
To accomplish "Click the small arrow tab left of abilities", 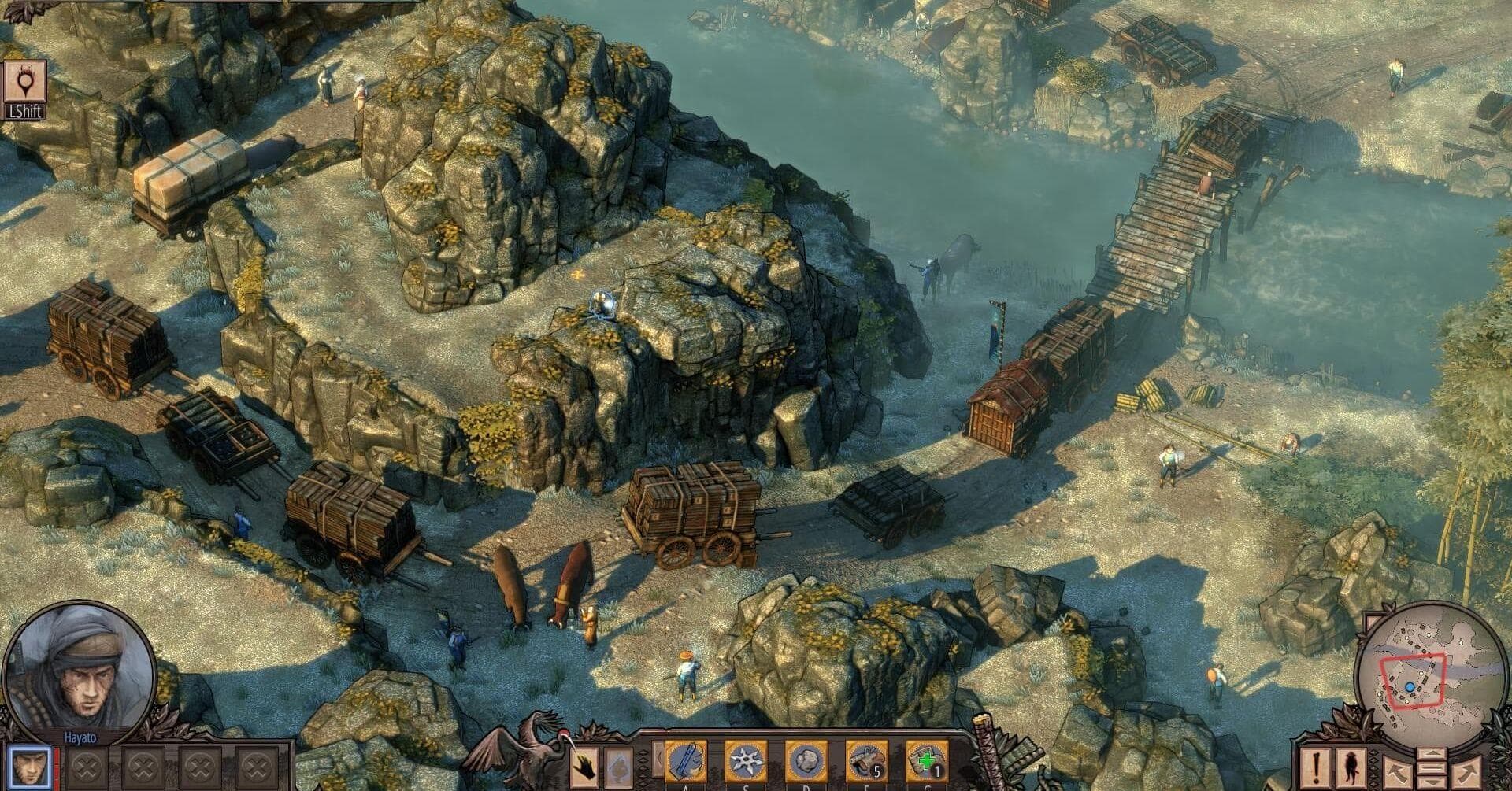I will [x=657, y=761].
